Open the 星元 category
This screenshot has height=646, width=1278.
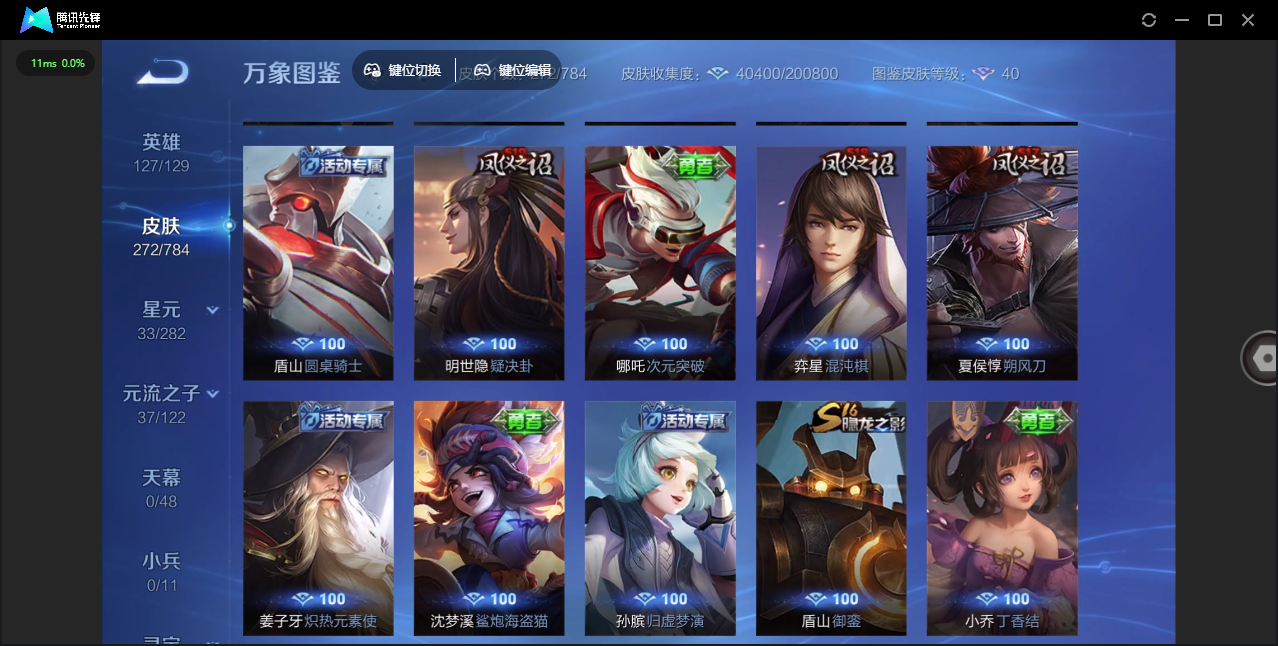pos(161,320)
